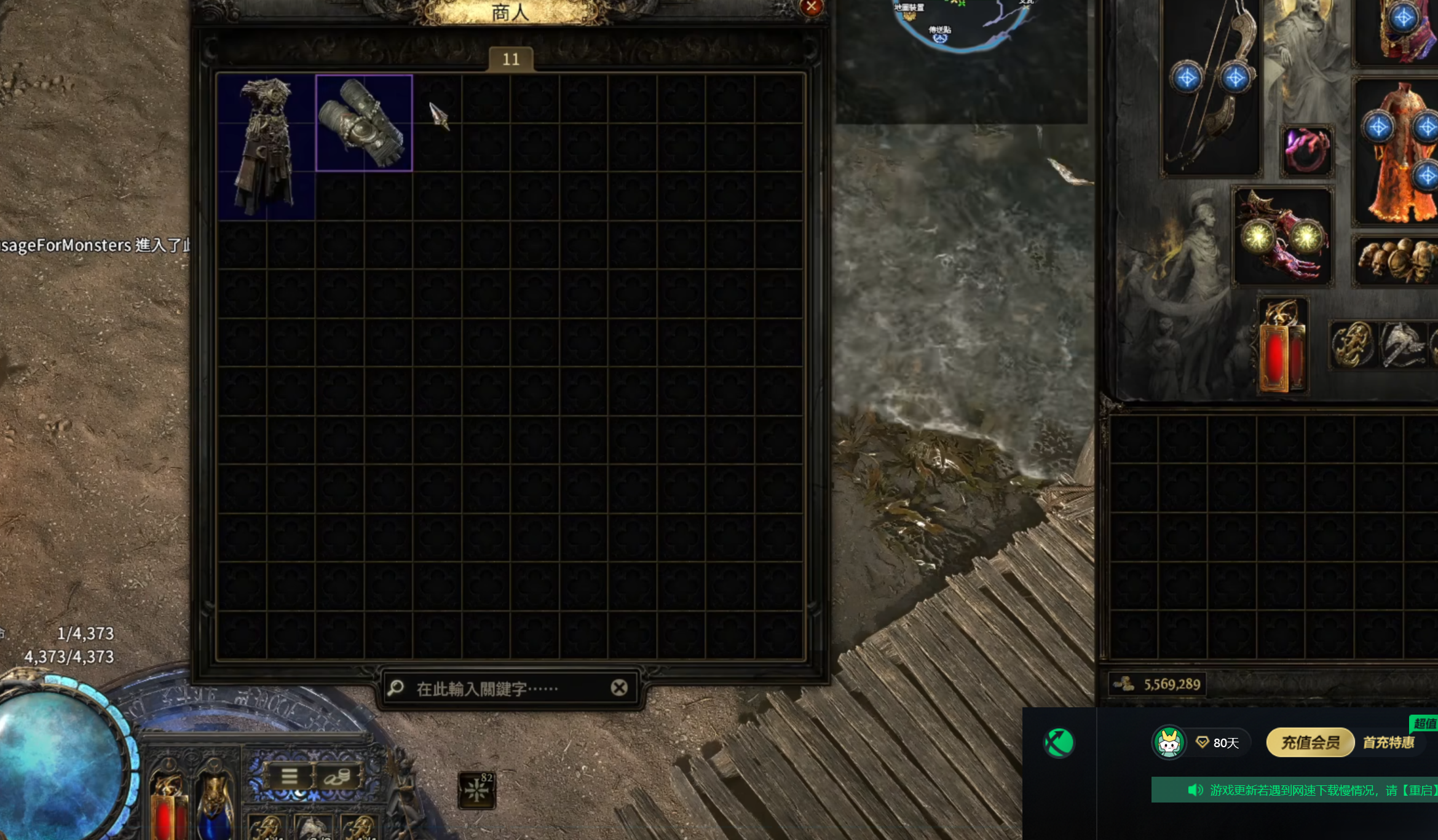Select the equipped purple ring slot
This screenshot has height=840, width=1438.
pos(1306,151)
